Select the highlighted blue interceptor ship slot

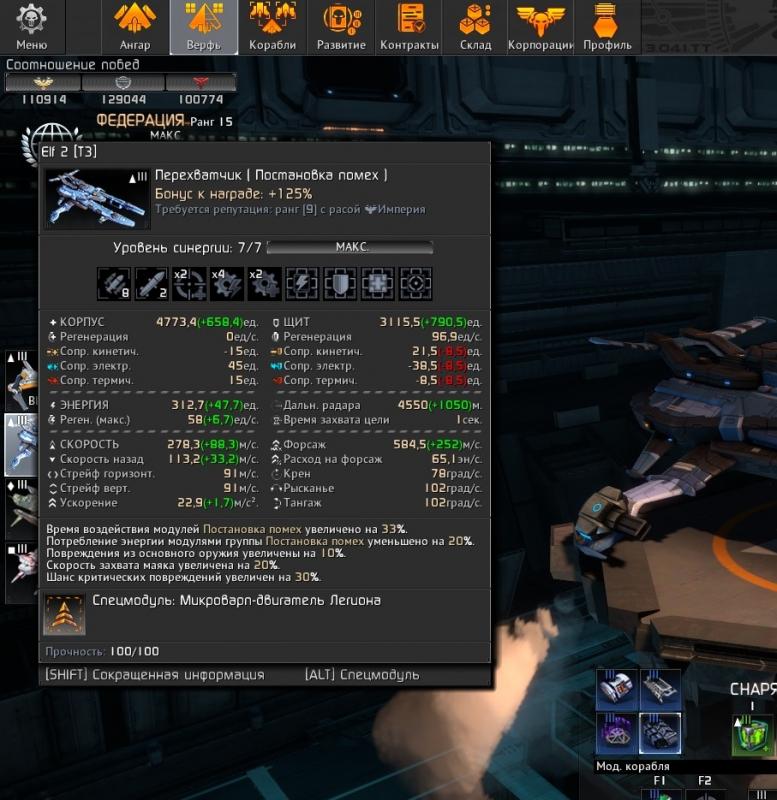[21, 445]
